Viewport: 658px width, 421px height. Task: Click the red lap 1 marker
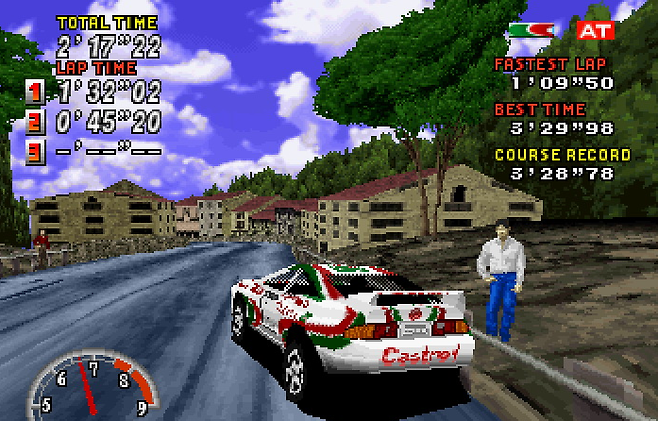[35, 93]
